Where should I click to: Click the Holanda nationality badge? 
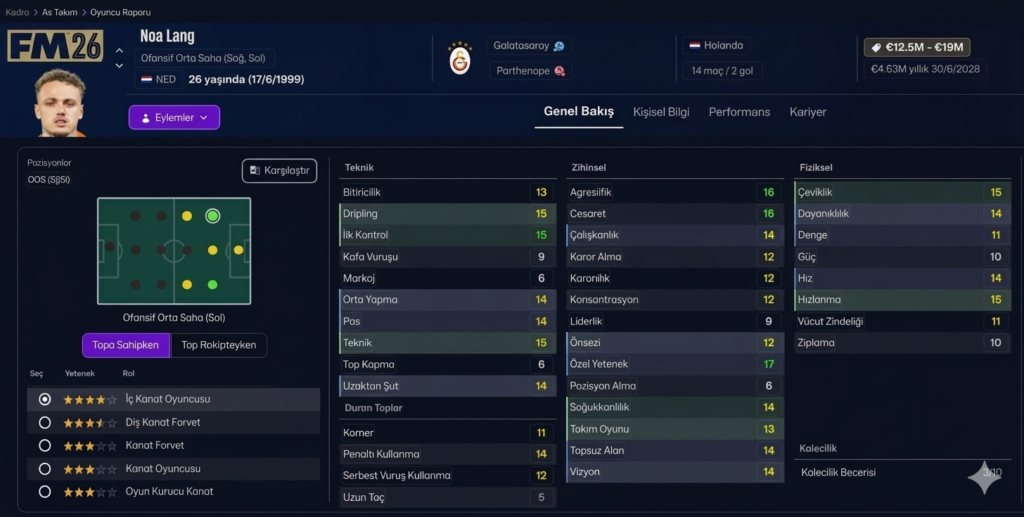[716, 46]
